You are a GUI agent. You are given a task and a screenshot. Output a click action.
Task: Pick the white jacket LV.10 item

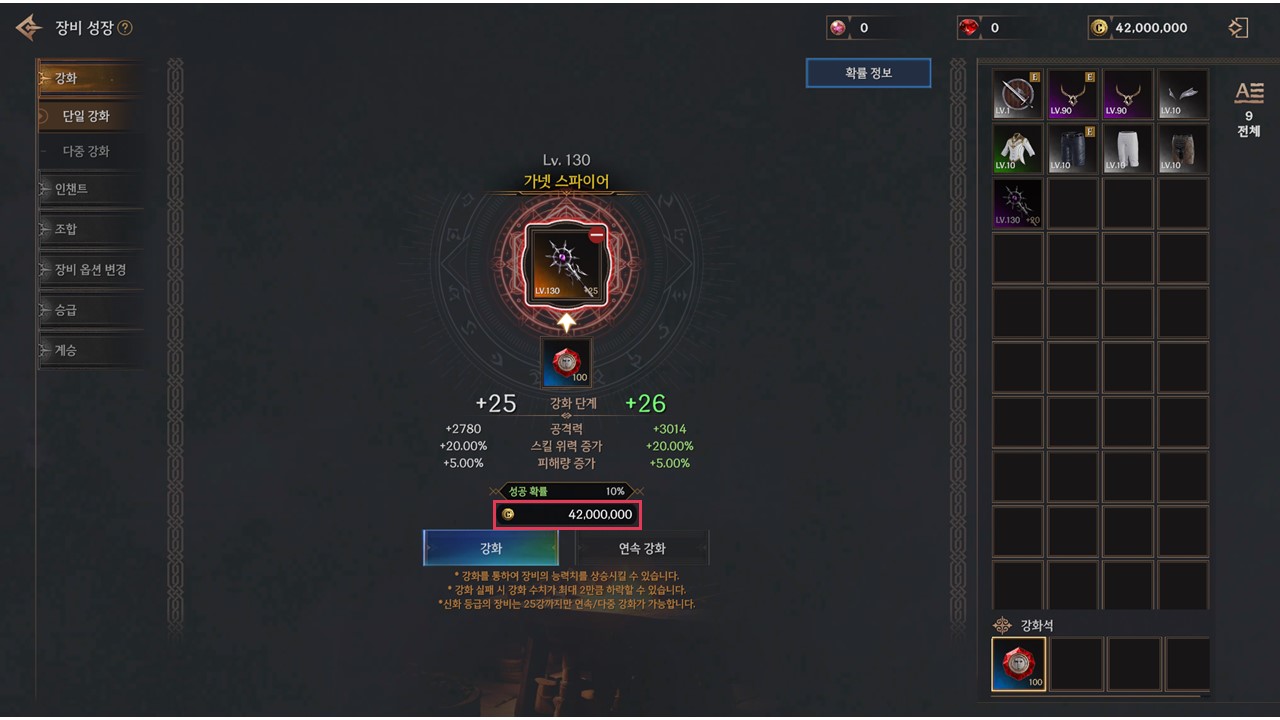[1018, 149]
